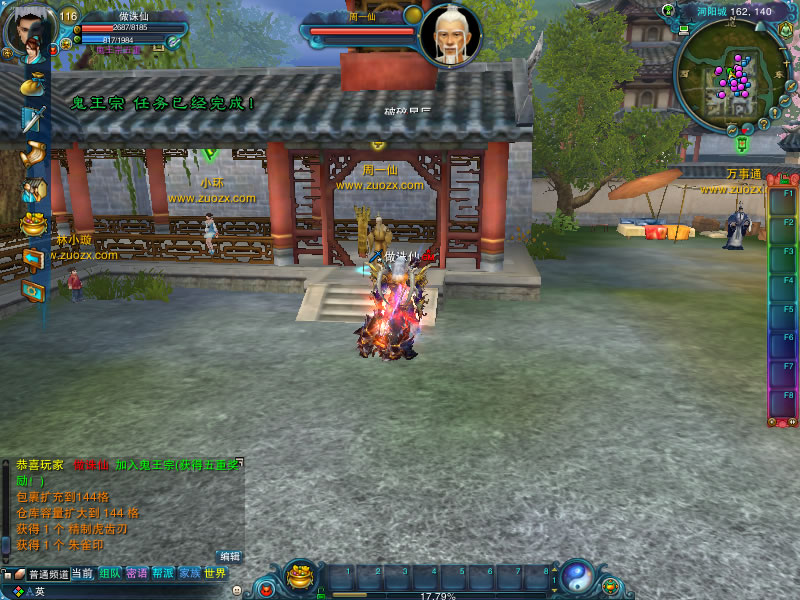Select the target portrait of 周一仙
The width and height of the screenshot is (800, 600).
click(449, 35)
